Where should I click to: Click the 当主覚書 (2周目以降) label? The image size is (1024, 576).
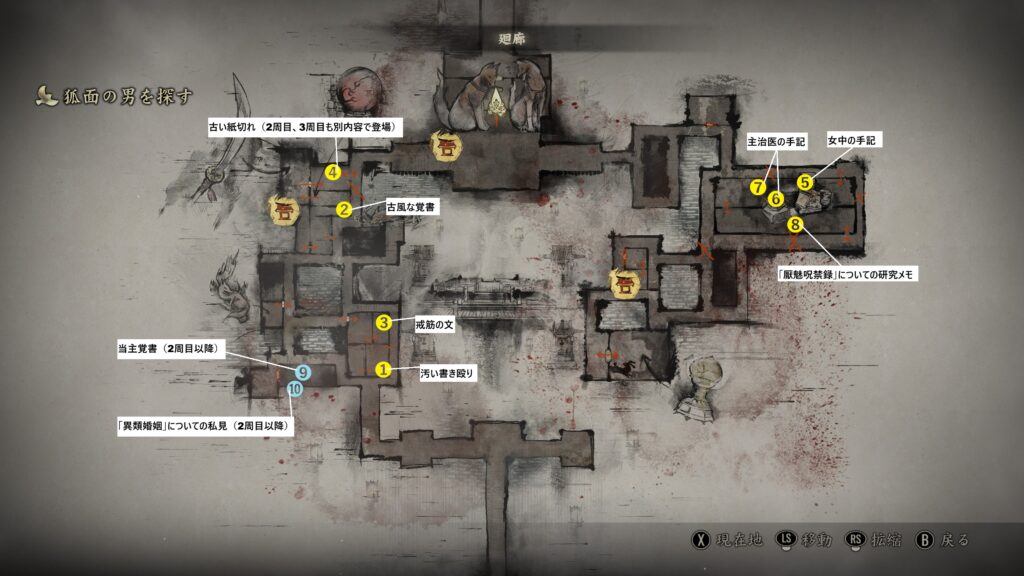[x=171, y=348]
